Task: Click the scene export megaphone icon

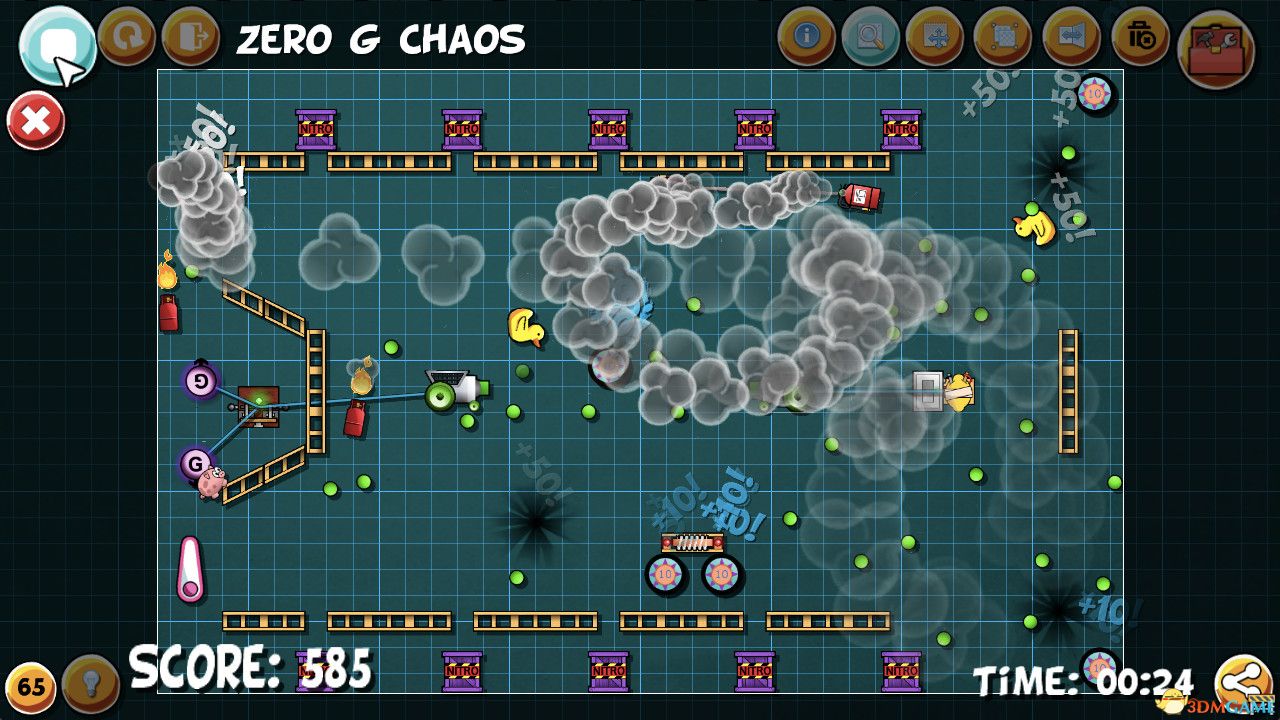Action: pyautogui.click(x=1073, y=36)
